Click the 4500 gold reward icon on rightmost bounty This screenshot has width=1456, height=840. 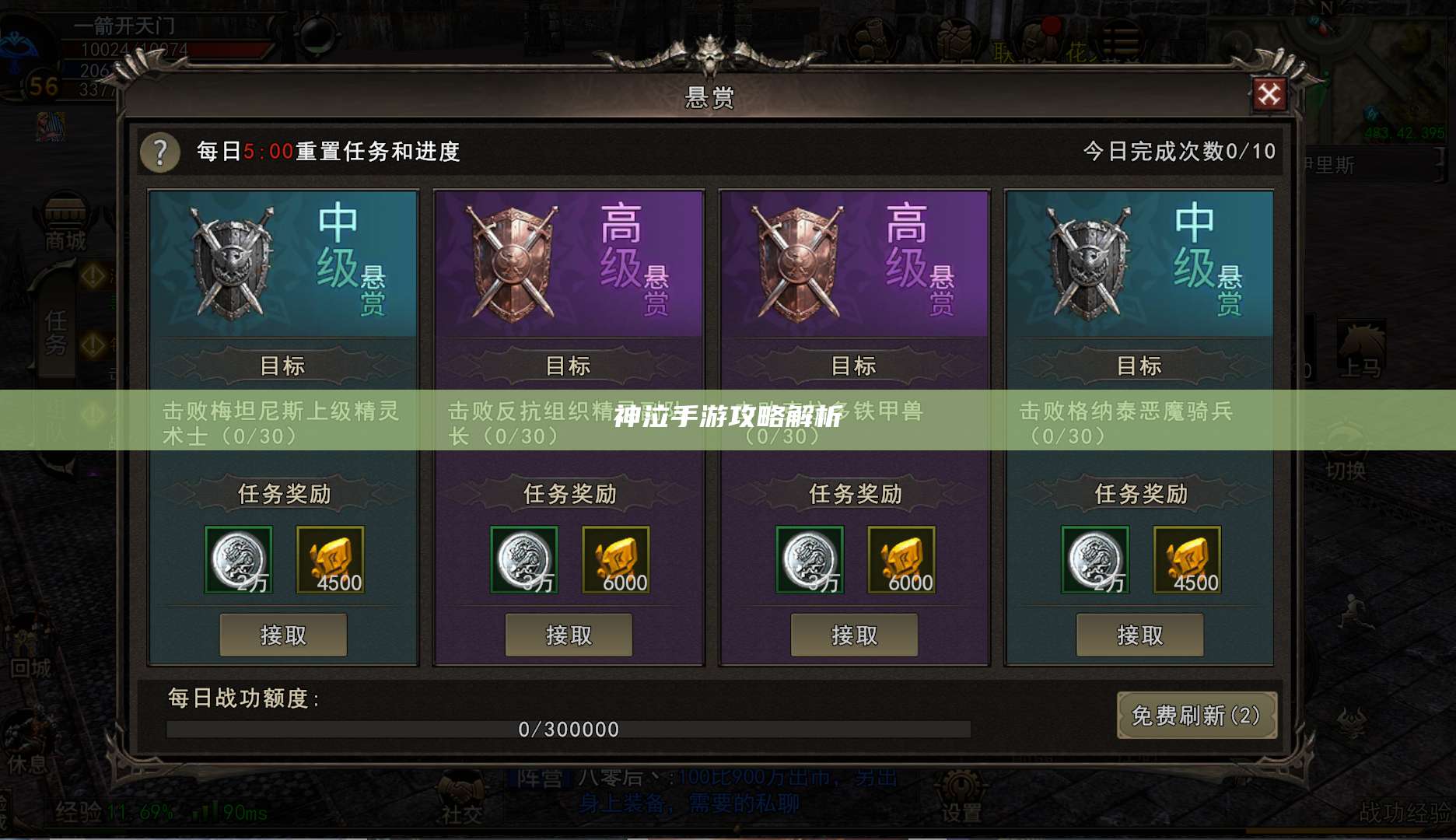[1188, 558]
